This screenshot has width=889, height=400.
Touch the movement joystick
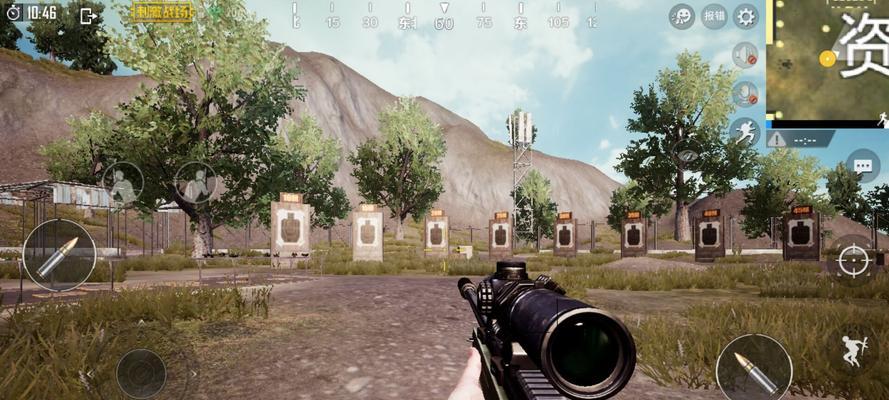coord(141,372)
